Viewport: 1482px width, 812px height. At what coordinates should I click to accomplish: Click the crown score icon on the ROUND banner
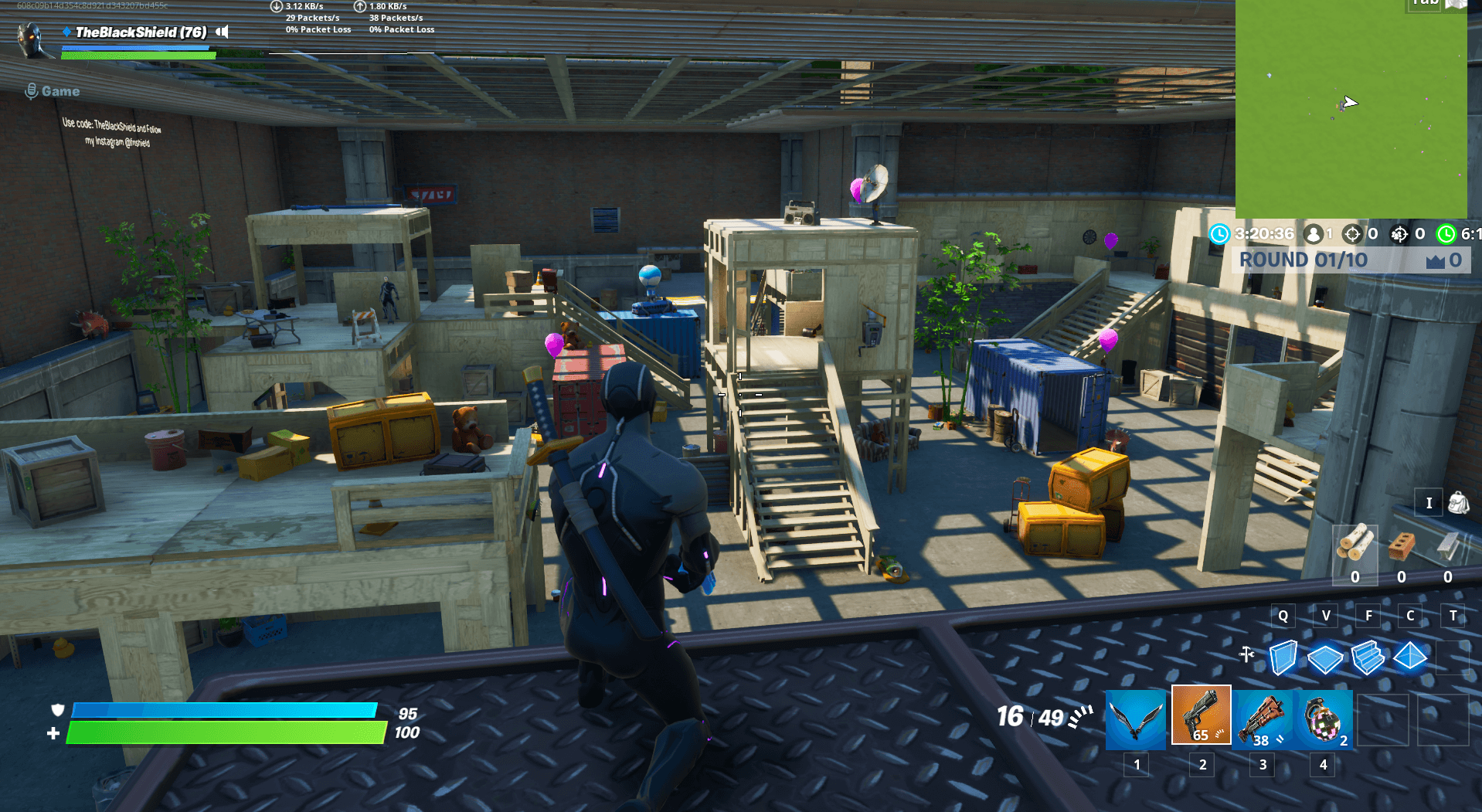click(1435, 261)
